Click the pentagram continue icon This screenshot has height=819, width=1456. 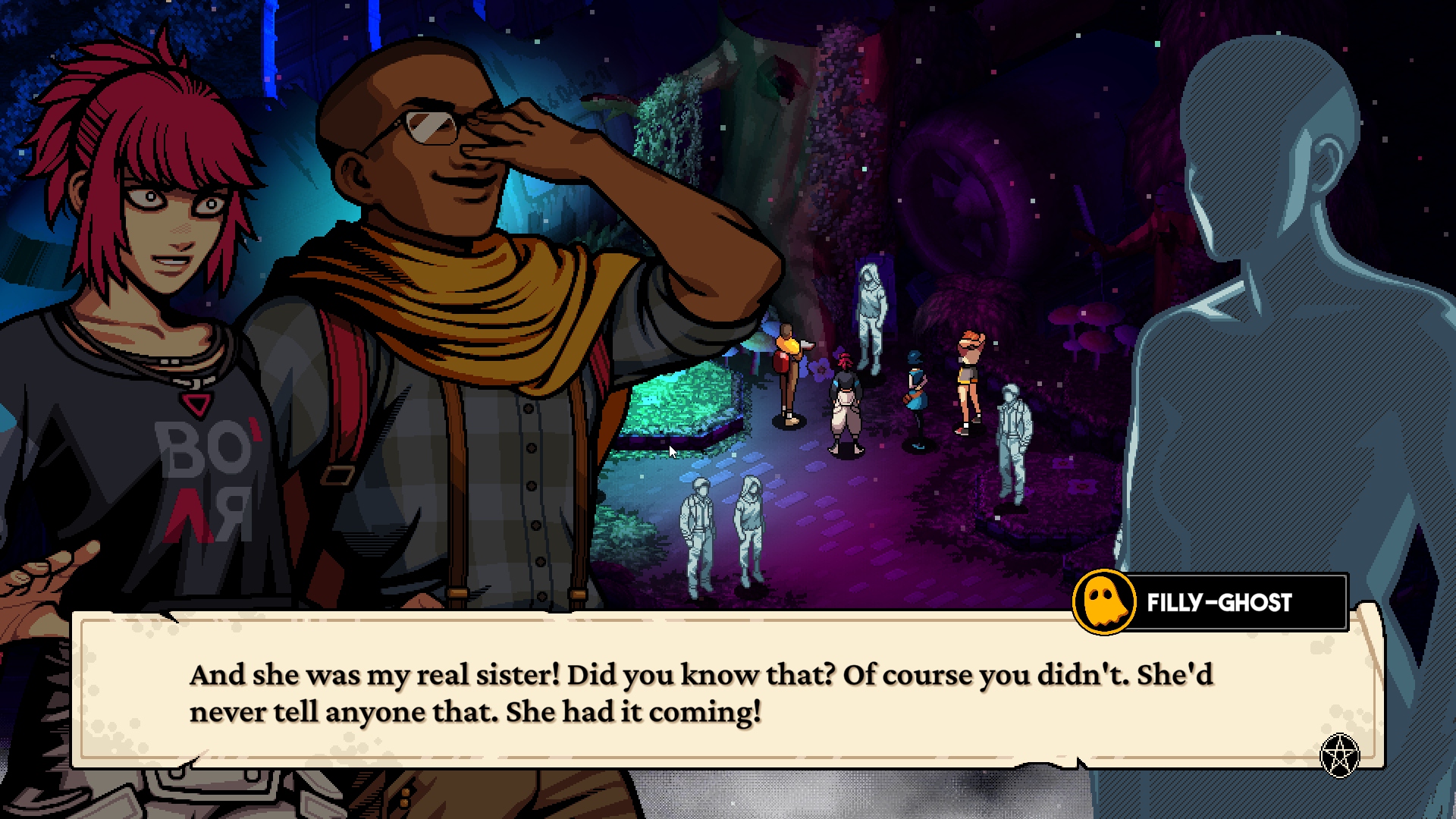coord(1339,755)
